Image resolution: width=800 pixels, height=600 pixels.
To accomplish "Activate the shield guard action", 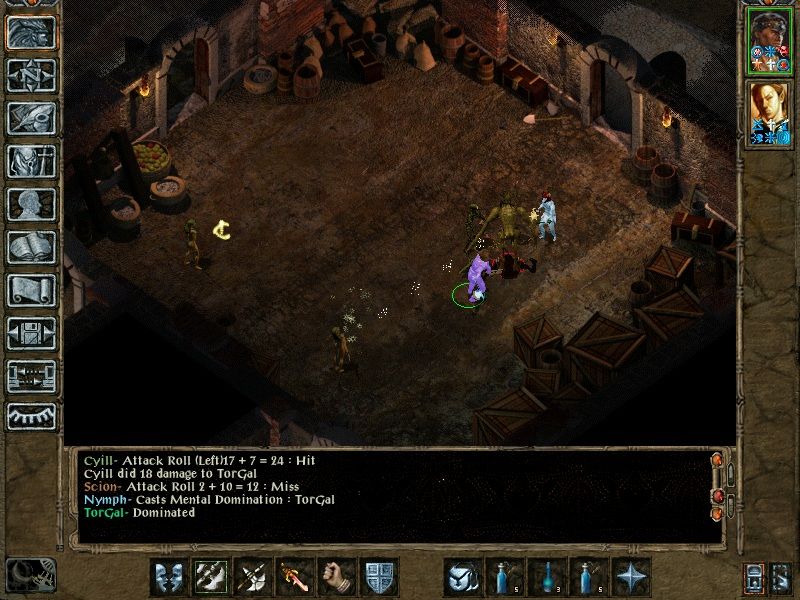I will click(x=379, y=576).
